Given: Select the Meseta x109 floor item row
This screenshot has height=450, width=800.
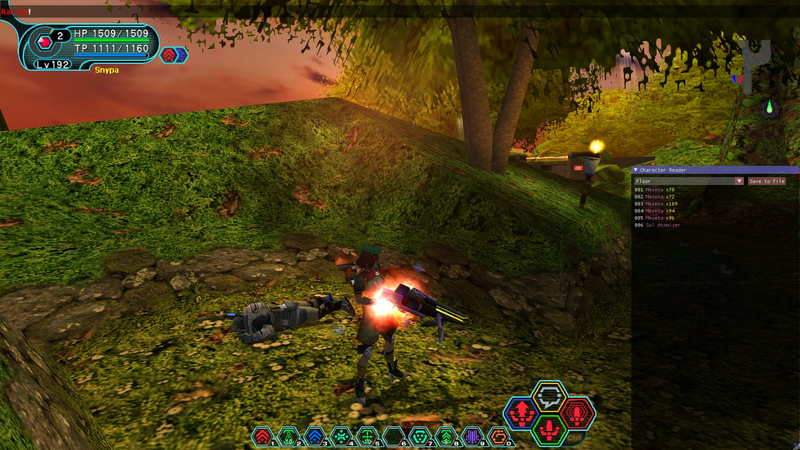Looking at the screenshot, I should [x=659, y=204].
